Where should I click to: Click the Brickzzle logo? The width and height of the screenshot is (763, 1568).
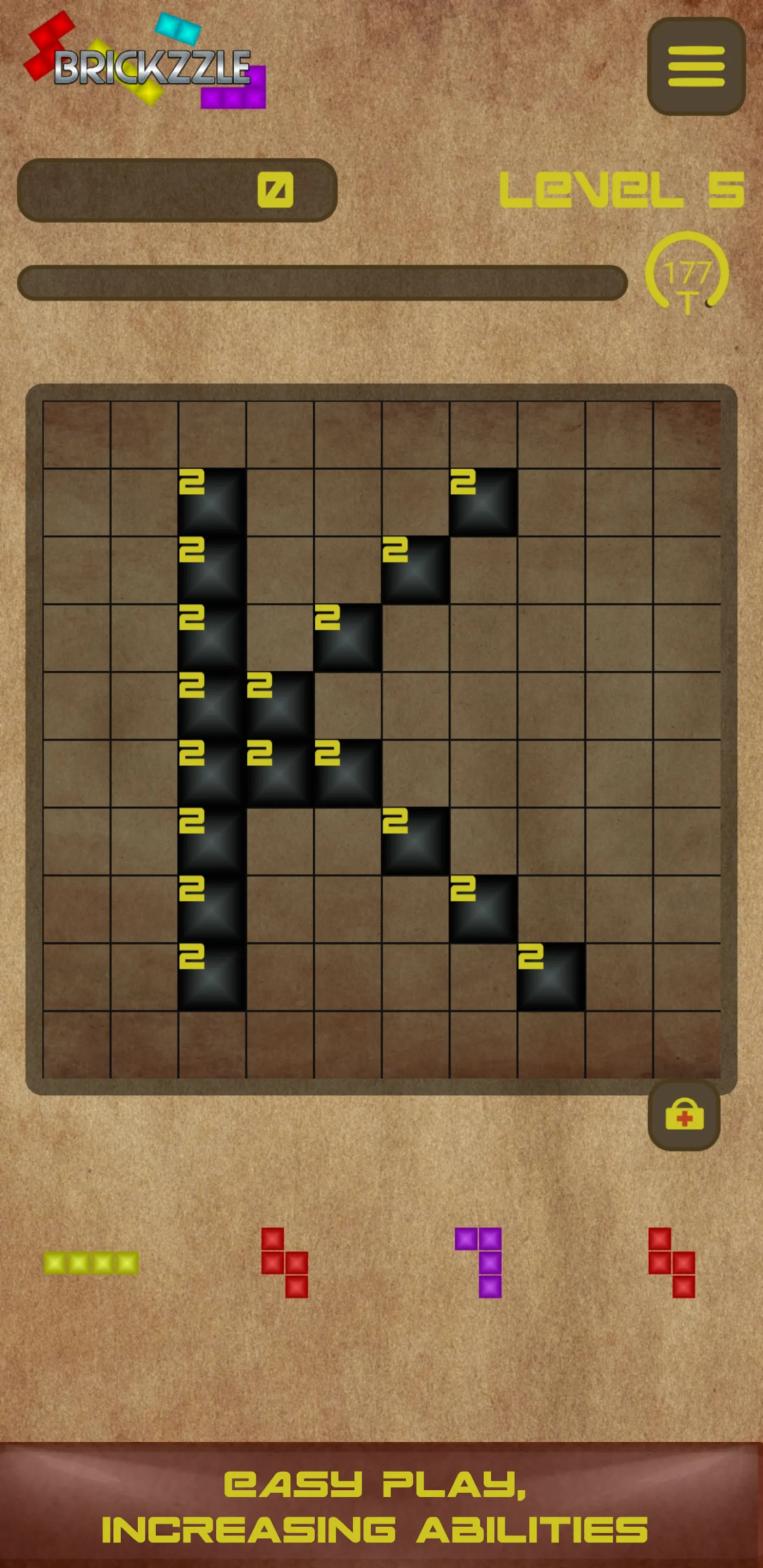pos(152,67)
